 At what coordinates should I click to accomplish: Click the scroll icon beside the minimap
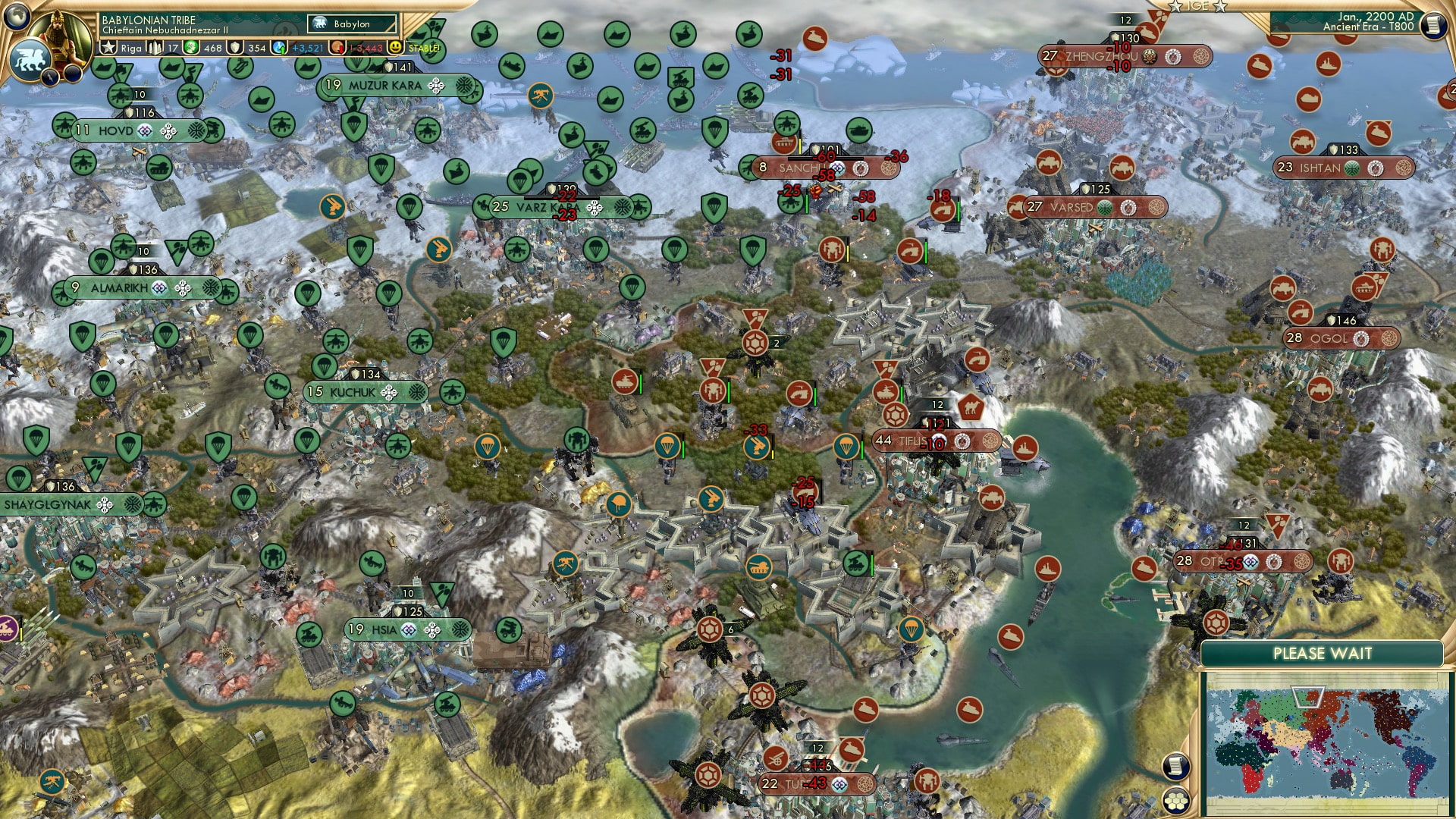coord(1175,766)
